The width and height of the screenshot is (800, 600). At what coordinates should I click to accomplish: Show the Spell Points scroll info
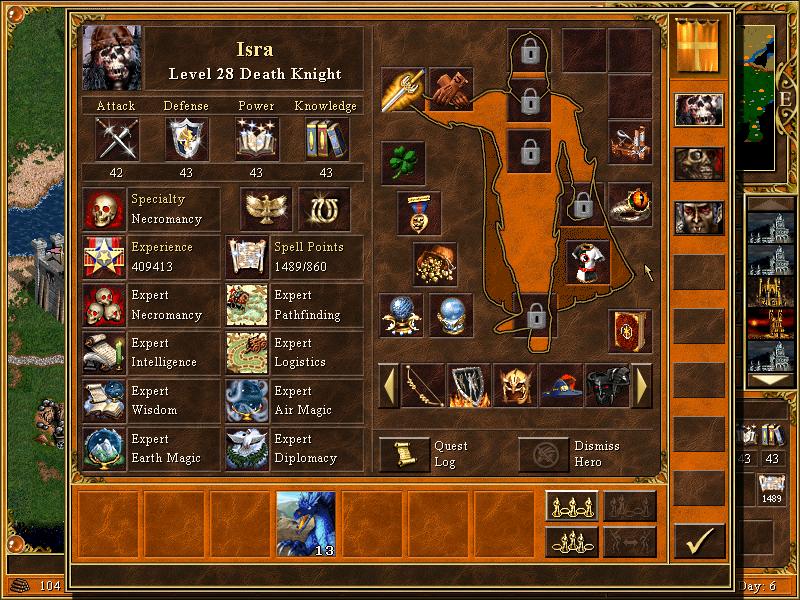(x=247, y=256)
